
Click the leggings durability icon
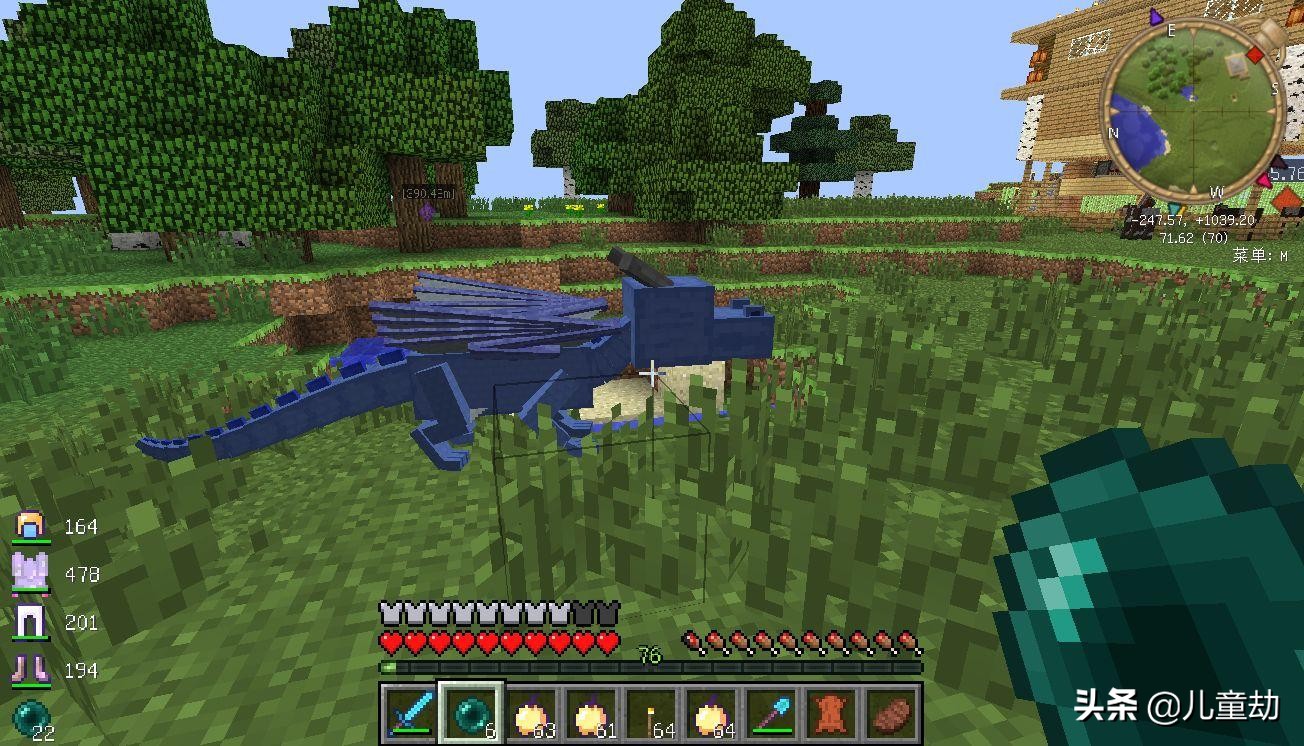(x=30, y=621)
